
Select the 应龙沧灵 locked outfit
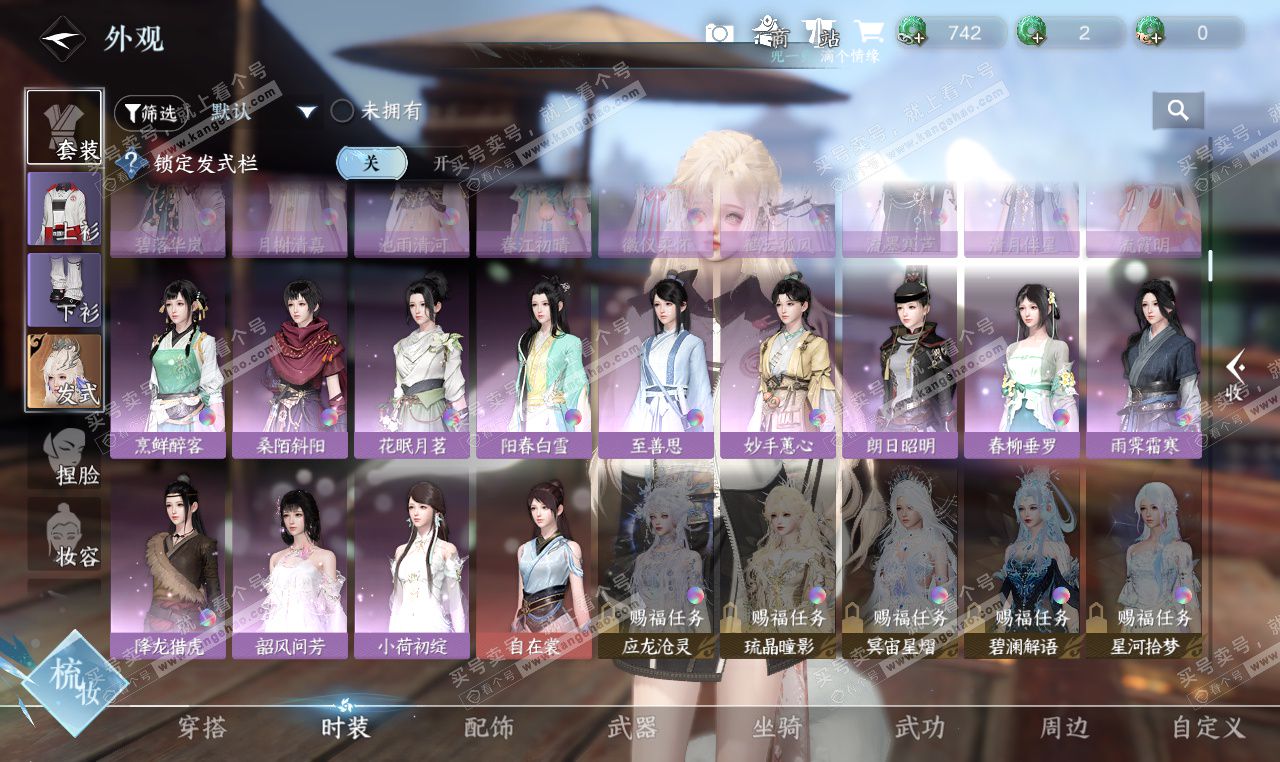656,562
